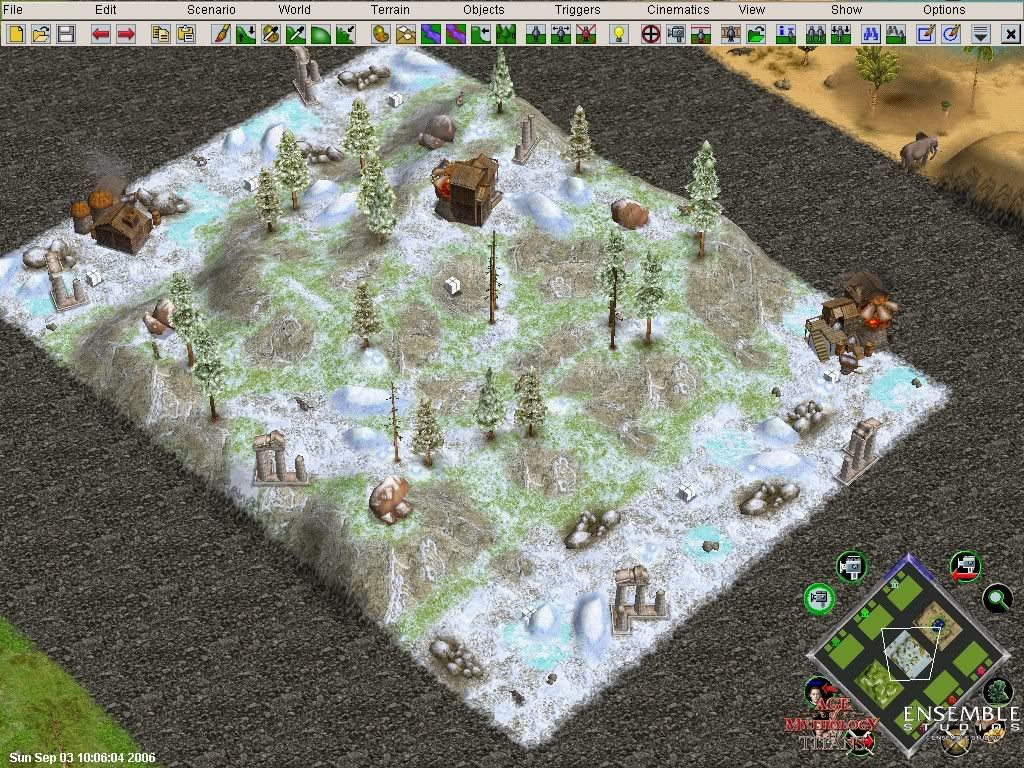The width and height of the screenshot is (1024, 768).
Task: Open the Options menu
Action: pyautogui.click(x=944, y=10)
